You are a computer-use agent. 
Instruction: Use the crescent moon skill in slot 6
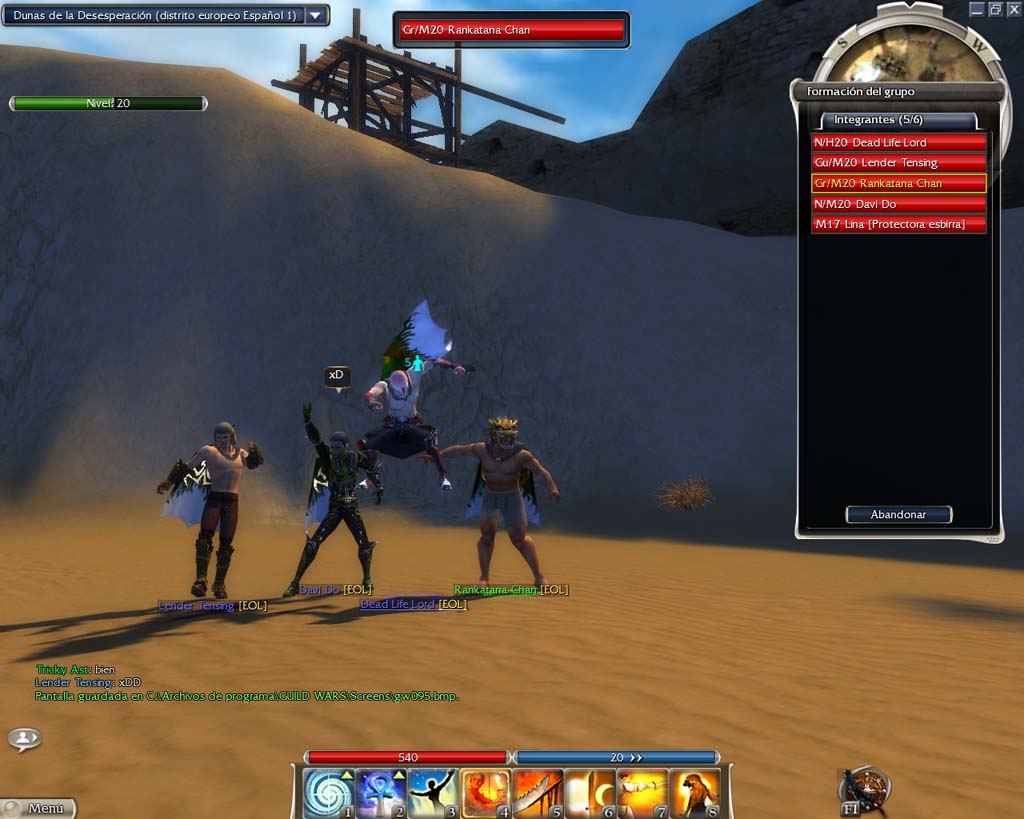click(x=590, y=794)
